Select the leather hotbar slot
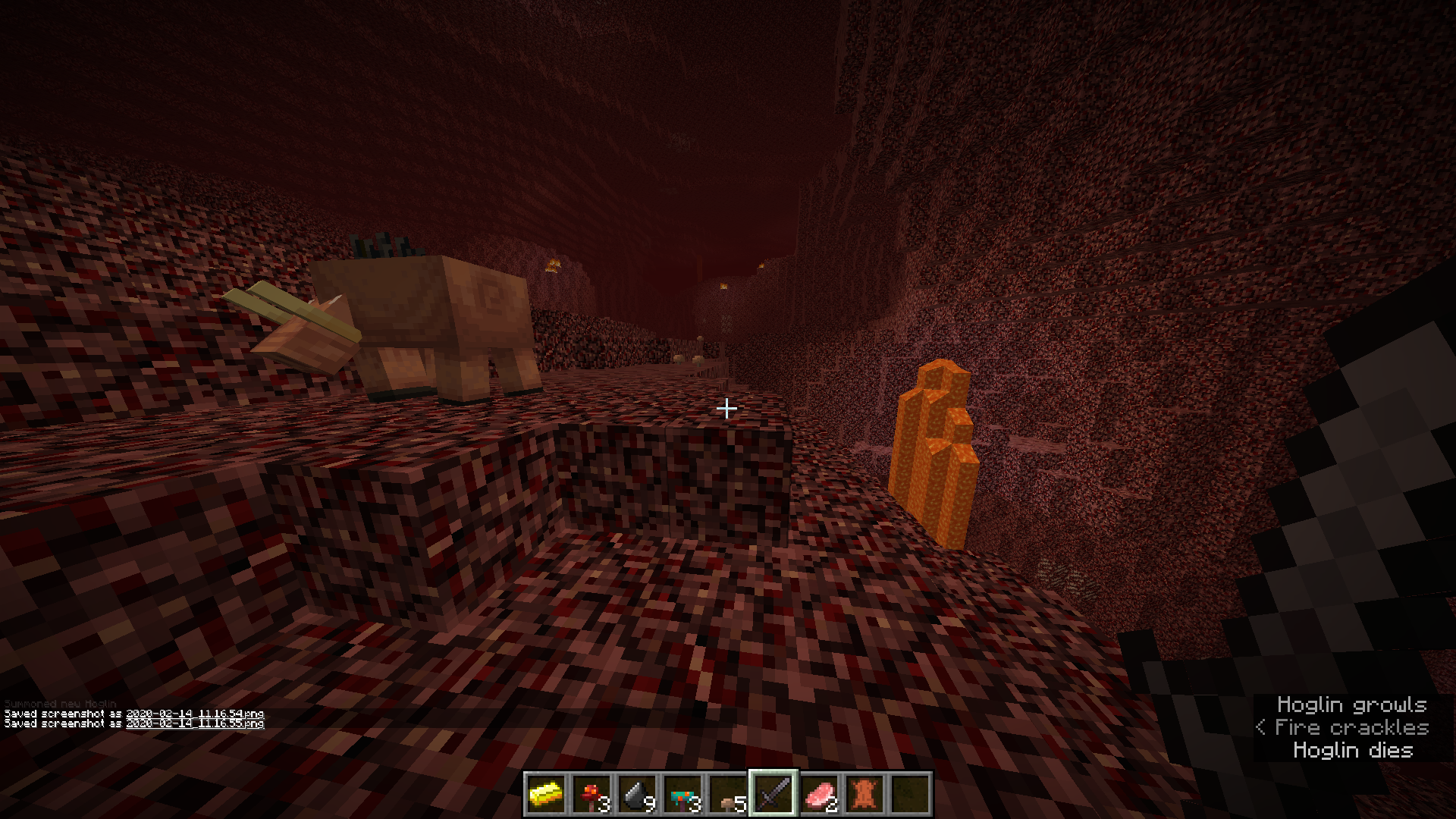The image size is (1456, 819). tap(864, 794)
